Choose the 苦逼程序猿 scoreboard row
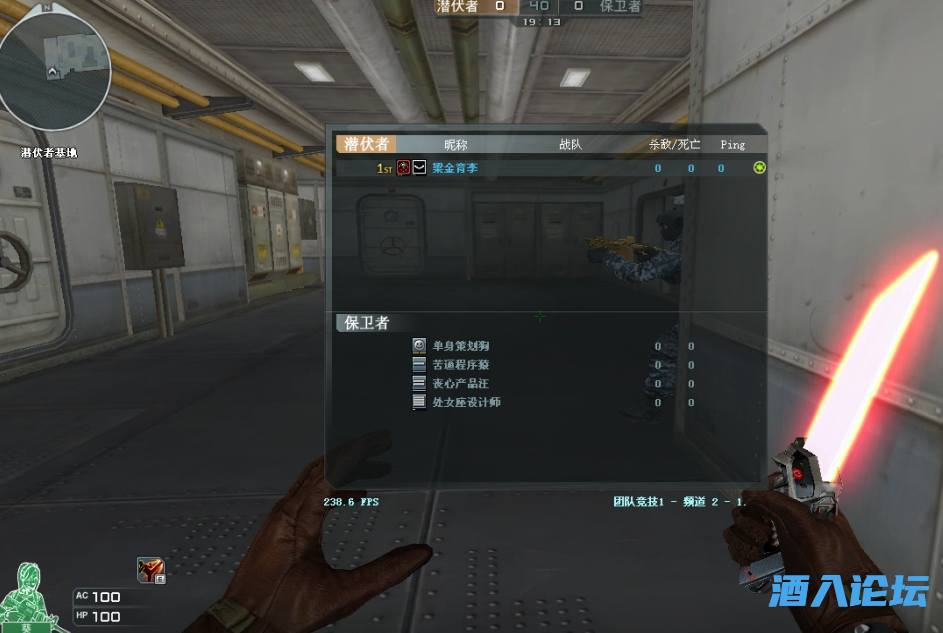The width and height of the screenshot is (943, 633). point(460,365)
